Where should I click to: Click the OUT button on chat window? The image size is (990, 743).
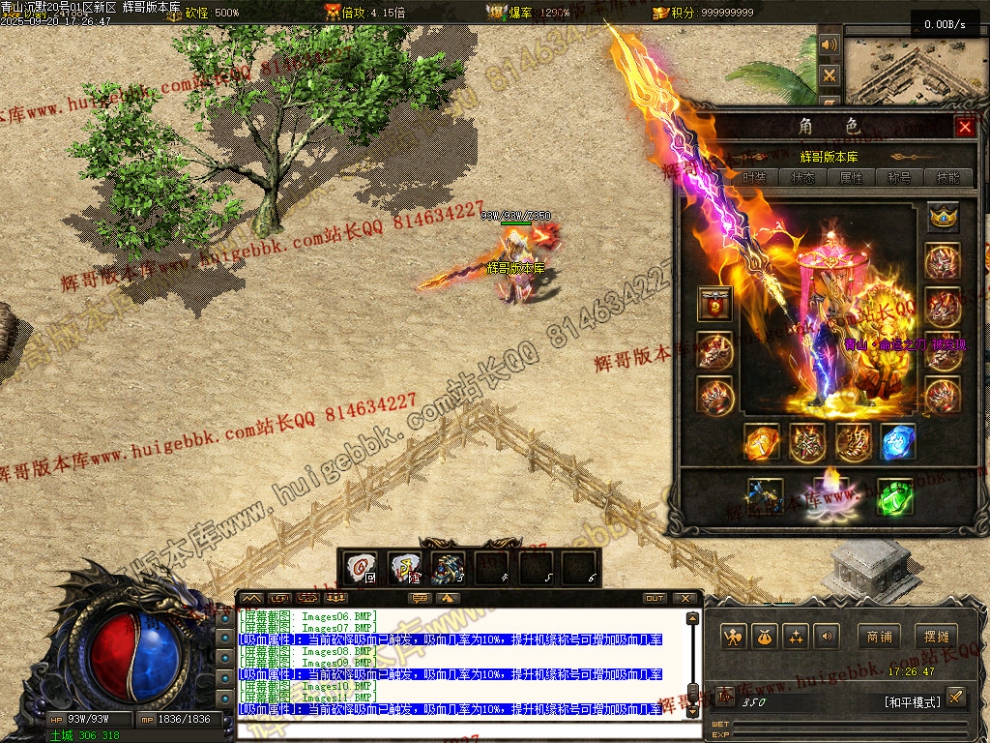654,598
